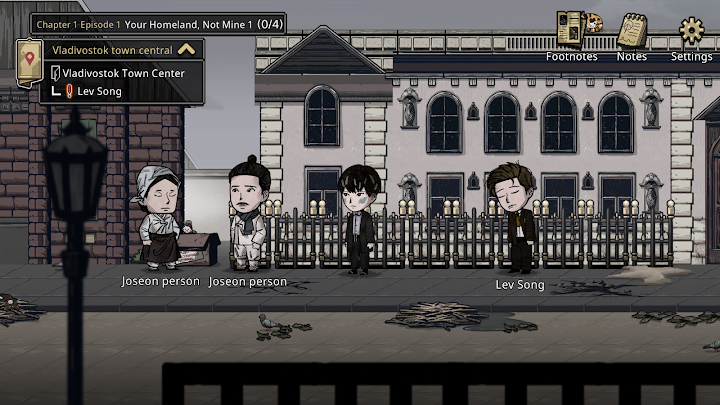Select Vladivostok Town Center location entry
720x405 pixels.
pos(123,73)
